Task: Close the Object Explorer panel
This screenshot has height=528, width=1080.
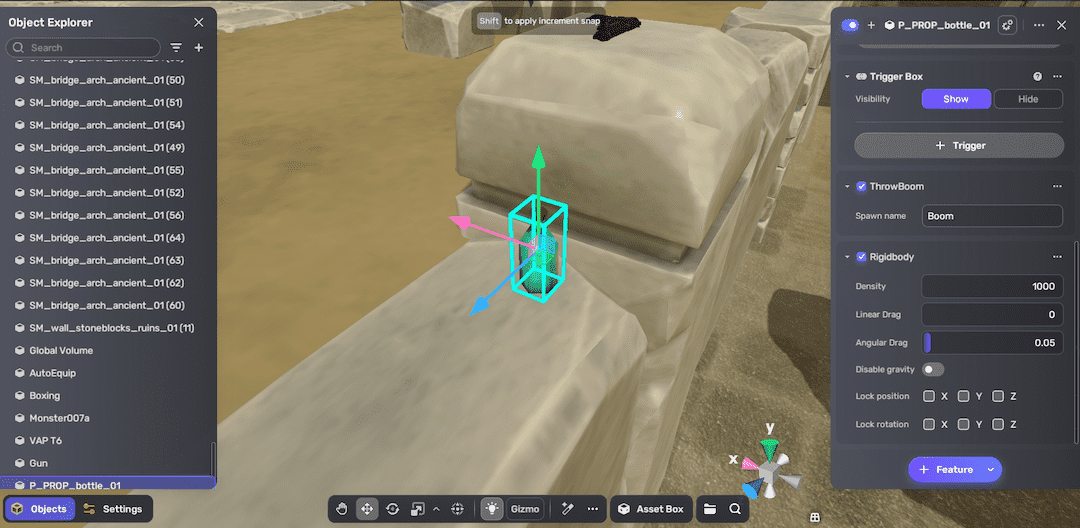Action: (199, 22)
